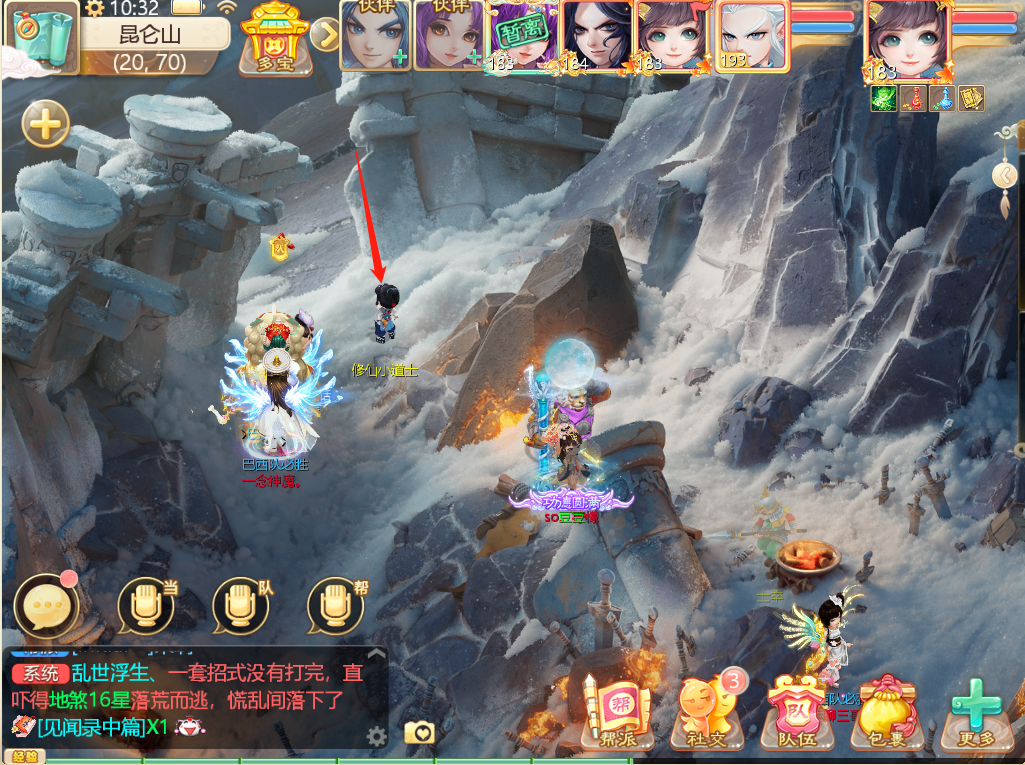
Task: Expand the 更多 more menu
Action: pyautogui.click(x=974, y=712)
